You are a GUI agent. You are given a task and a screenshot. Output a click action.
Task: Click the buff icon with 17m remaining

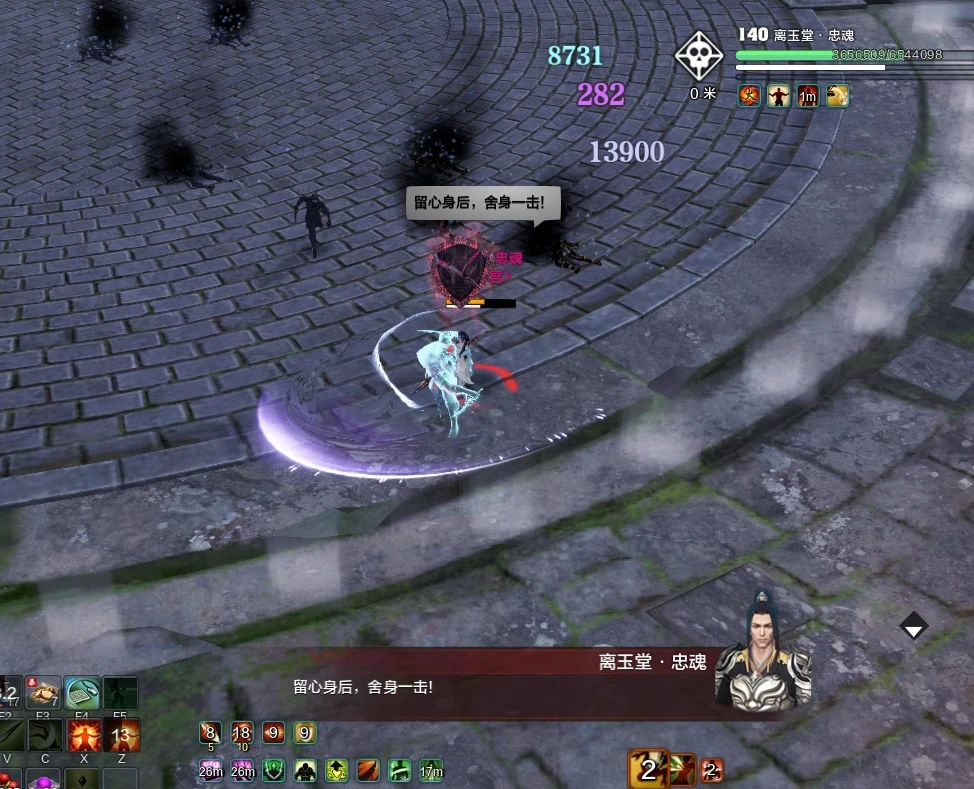(431, 770)
